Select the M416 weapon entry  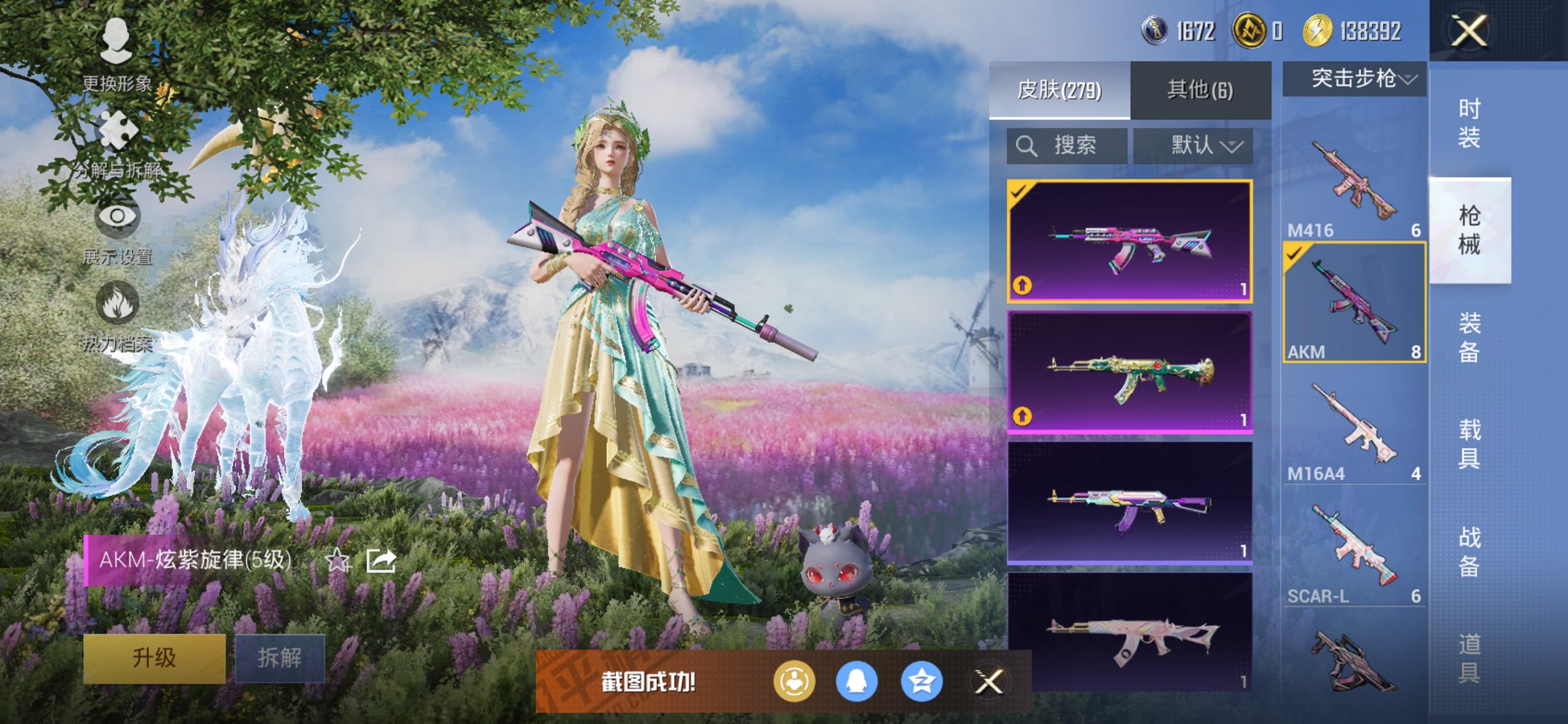pos(1354,182)
